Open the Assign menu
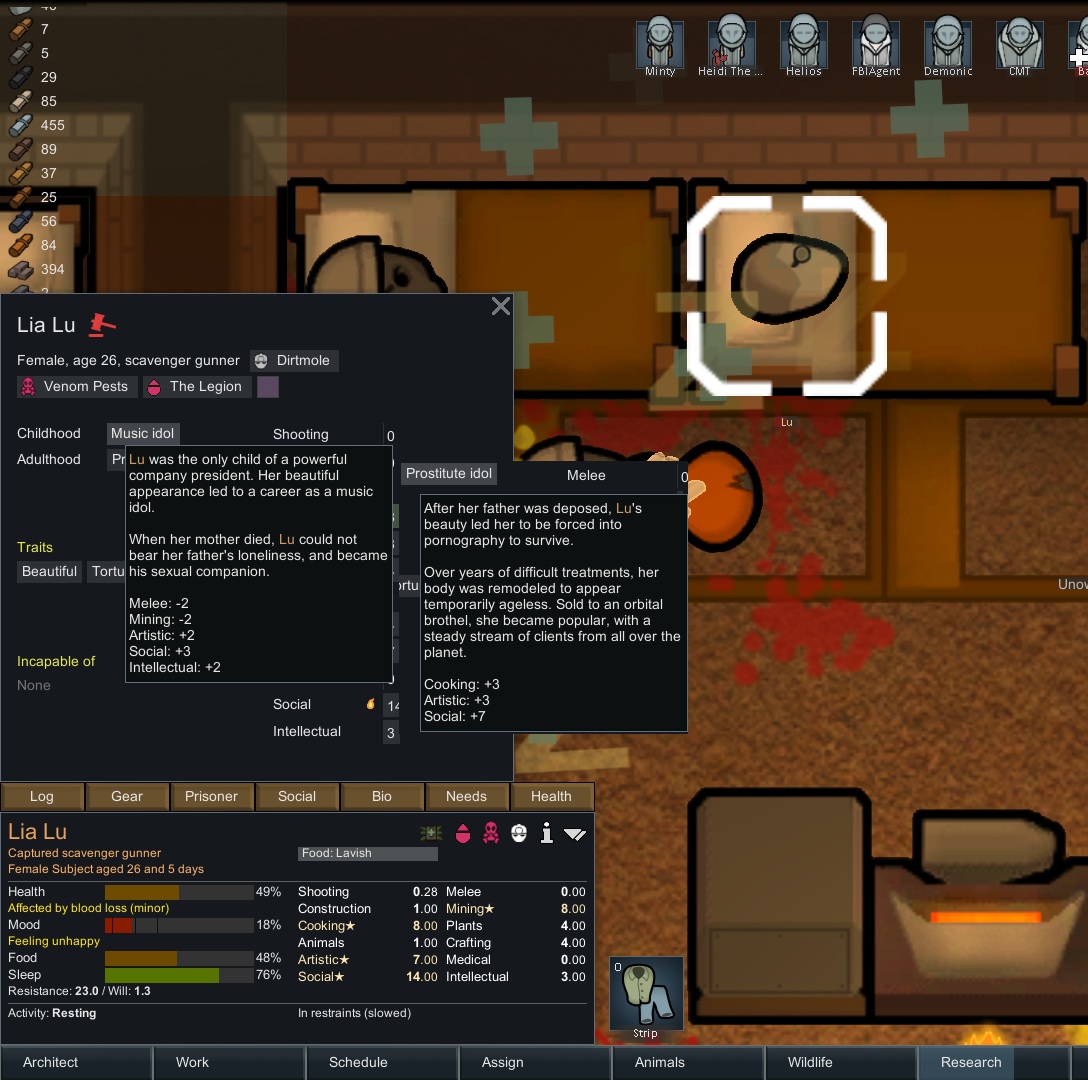This screenshot has width=1088, height=1080. click(x=503, y=1062)
